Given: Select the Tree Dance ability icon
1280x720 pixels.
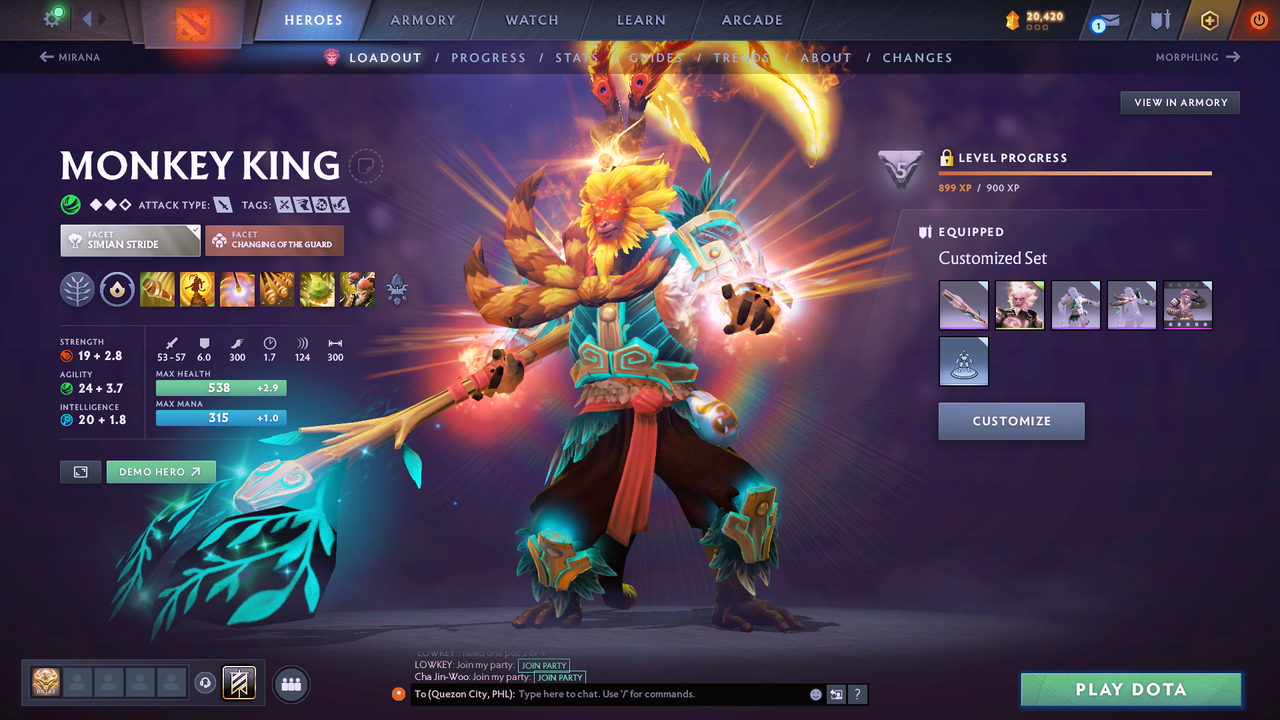Looking at the screenshot, I should [197, 289].
